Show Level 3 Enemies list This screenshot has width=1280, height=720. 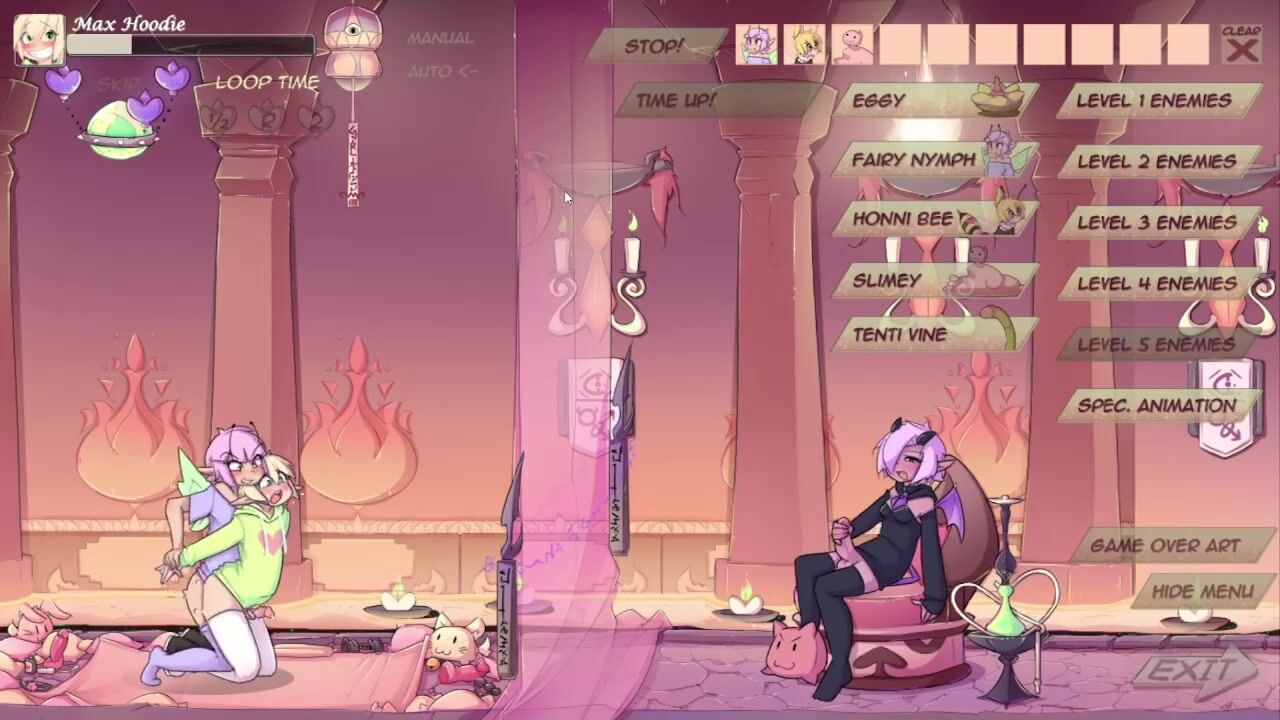tap(1156, 222)
